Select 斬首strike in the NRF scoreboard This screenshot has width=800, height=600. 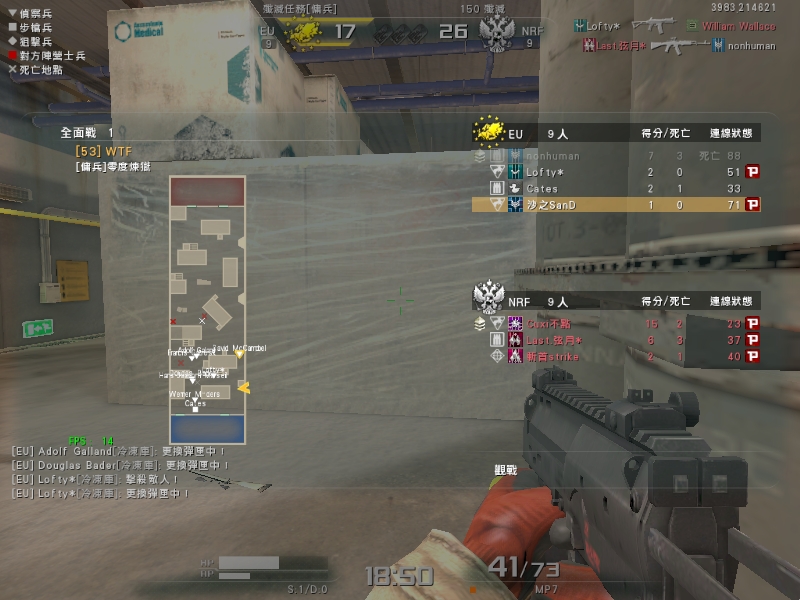tap(551, 356)
